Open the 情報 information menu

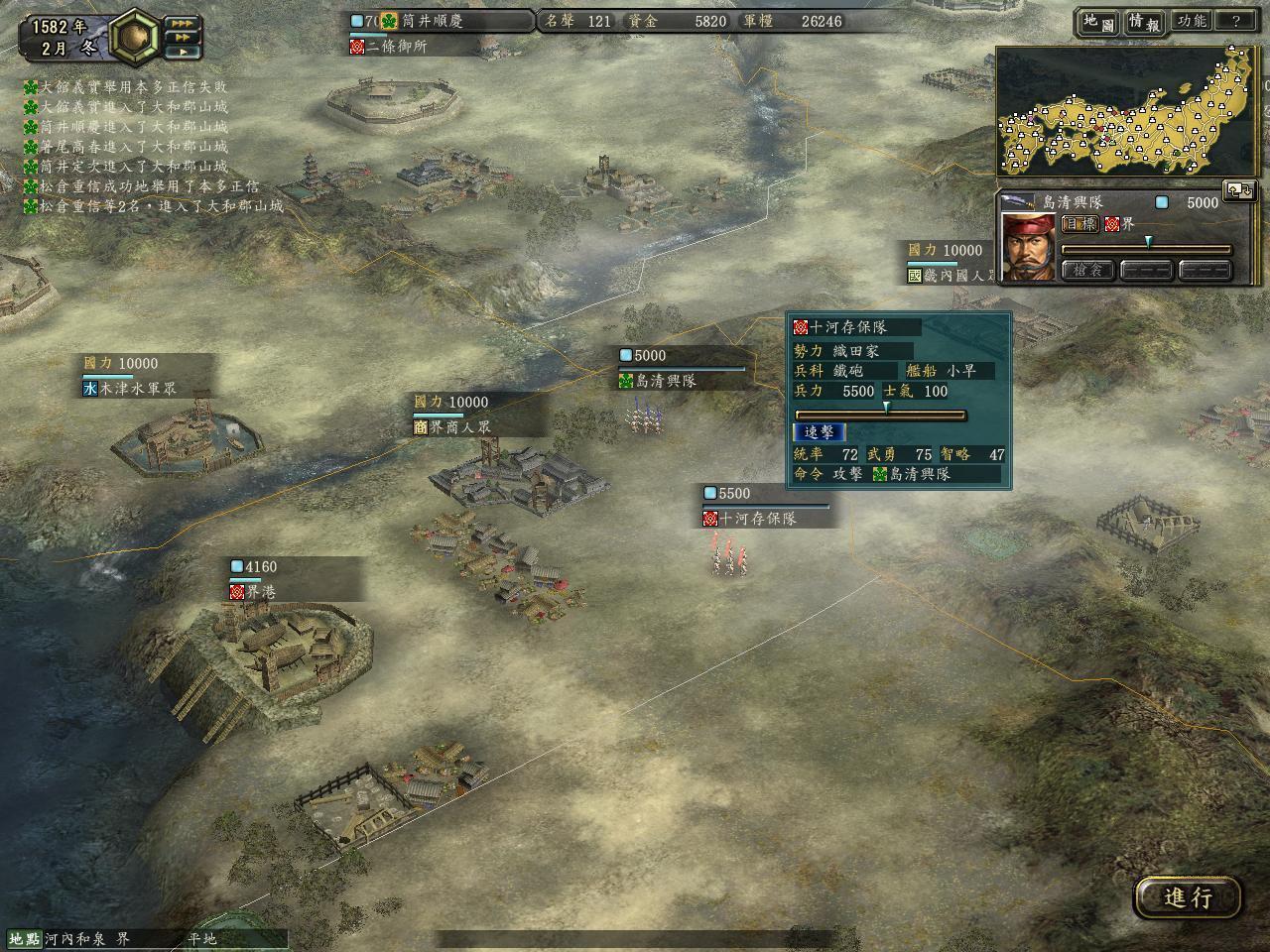point(1143,22)
